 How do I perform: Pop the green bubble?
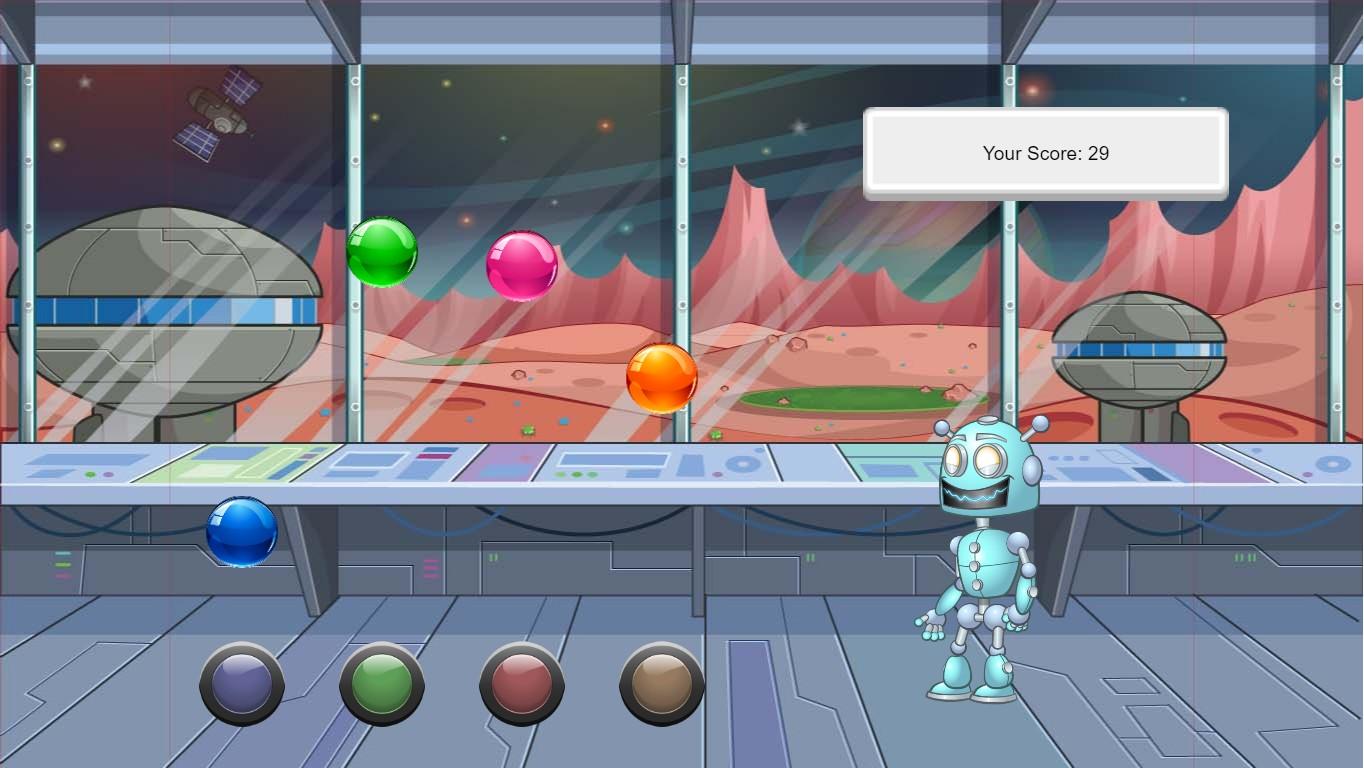[x=382, y=251]
